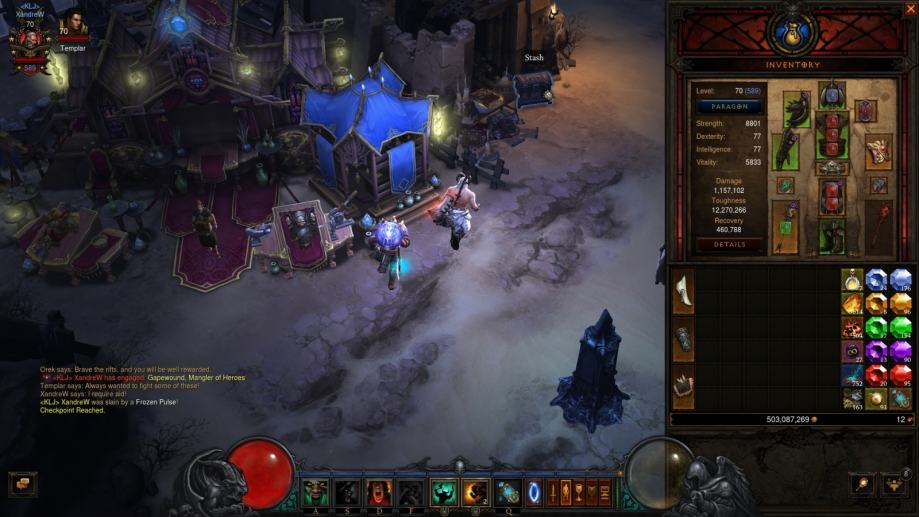Open the chat button at bottom left
This screenshot has height=517, width=919.
[21, 484]
